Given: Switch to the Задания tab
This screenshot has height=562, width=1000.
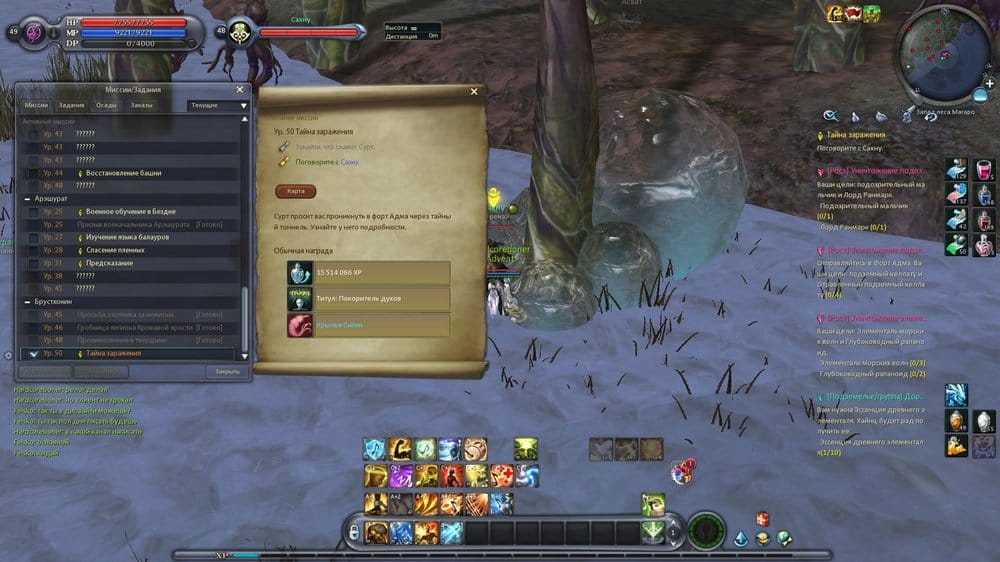Looking at the screenshot, I should [x=71, y=105].
